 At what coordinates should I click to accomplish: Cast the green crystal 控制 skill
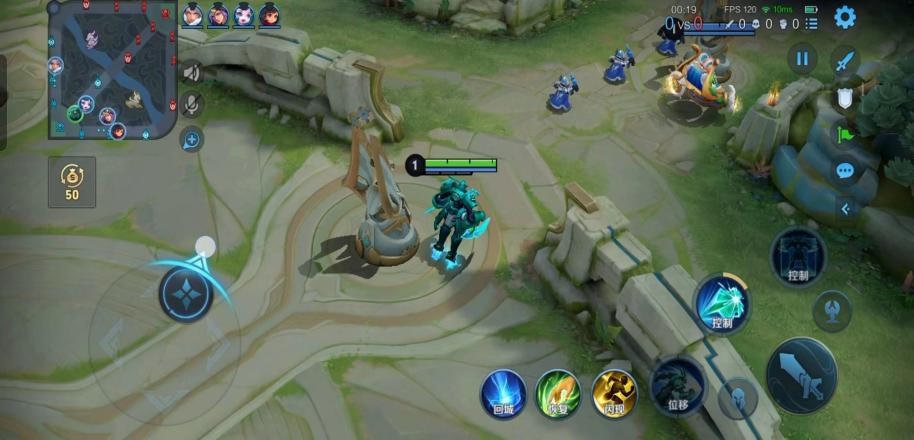pyautogui.click(x=722, y=303)
